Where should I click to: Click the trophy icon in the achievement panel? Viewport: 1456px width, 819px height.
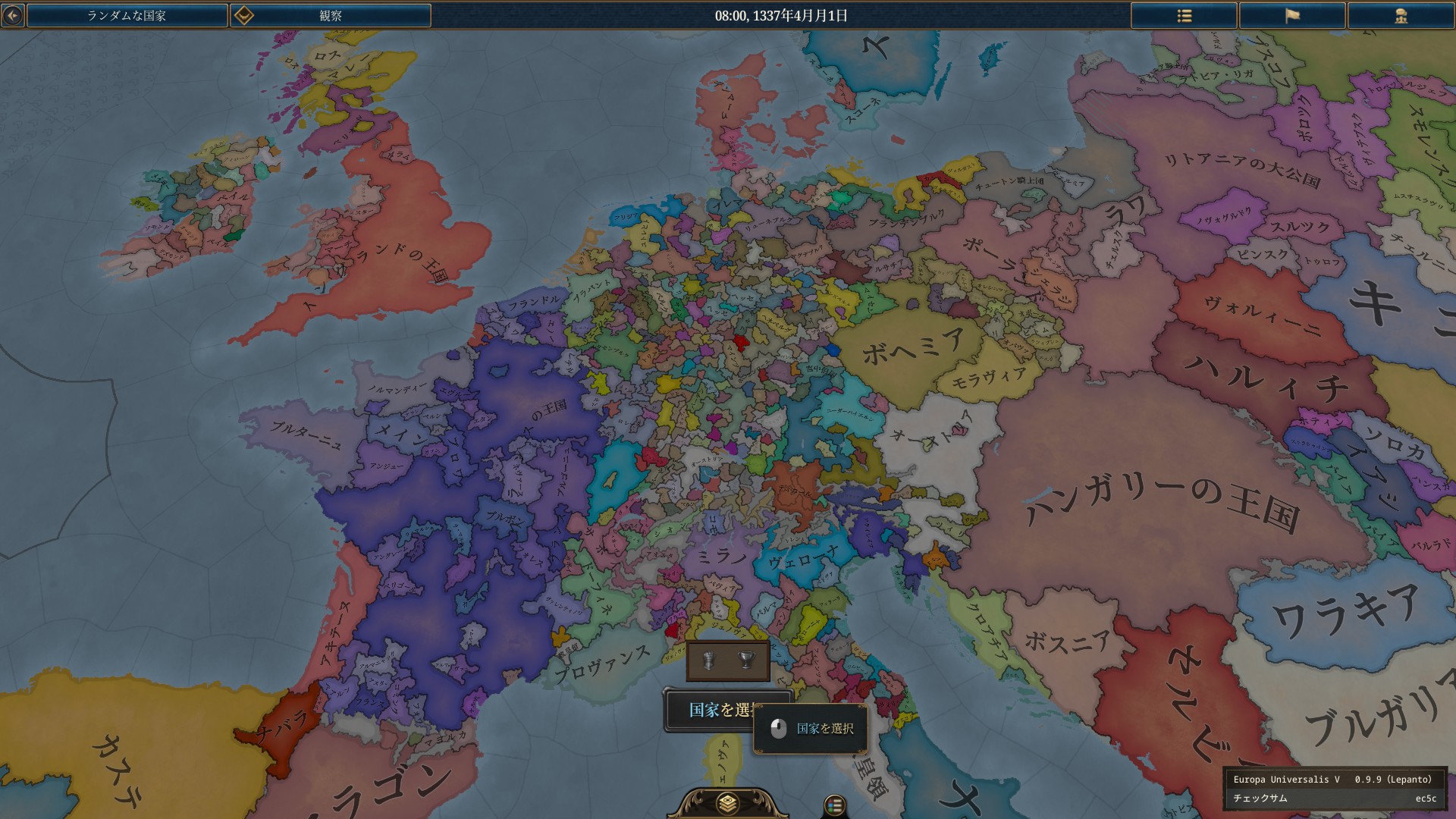click(746, 659)
